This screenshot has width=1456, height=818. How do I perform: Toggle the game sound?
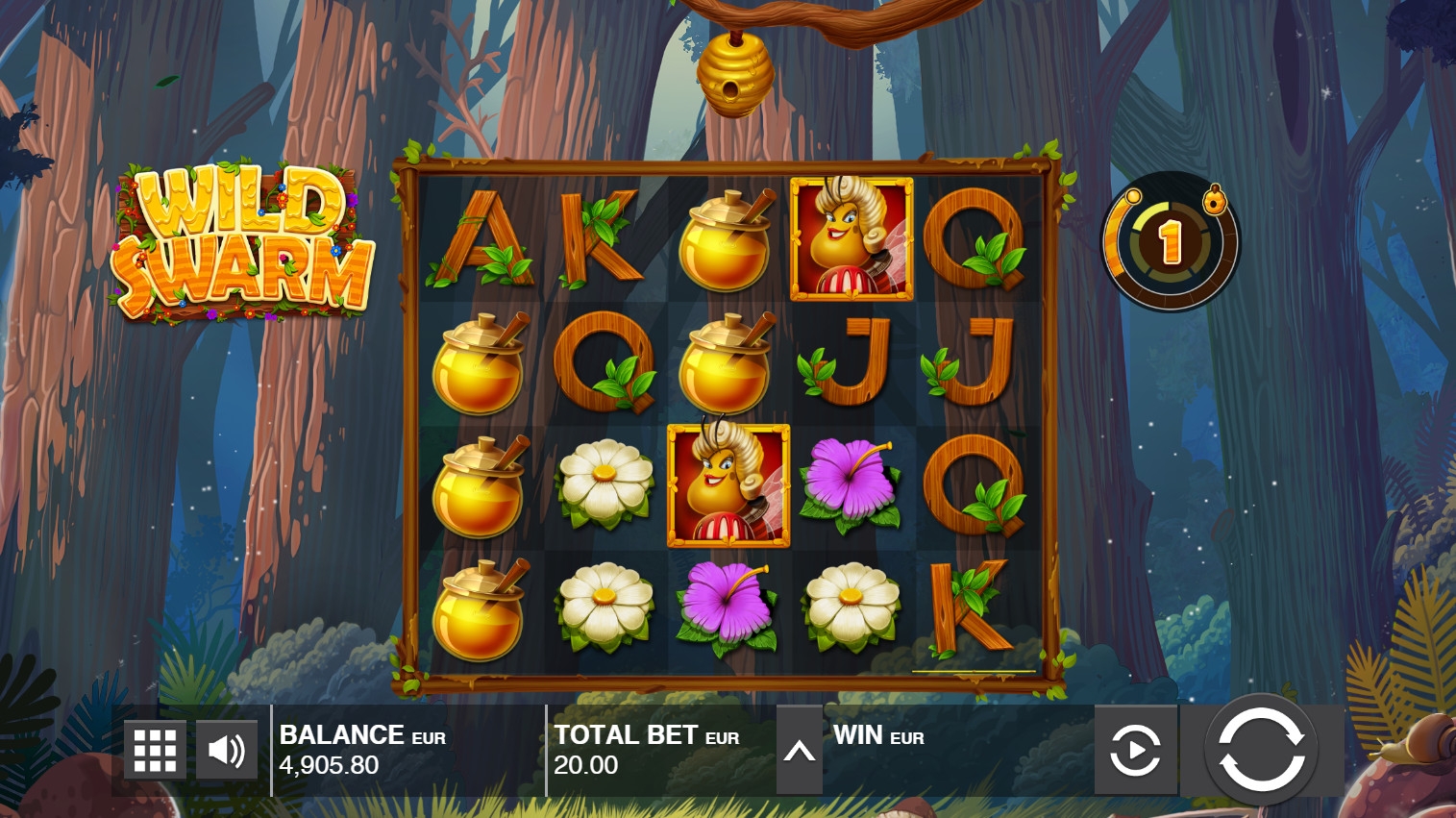pos(227,750)
